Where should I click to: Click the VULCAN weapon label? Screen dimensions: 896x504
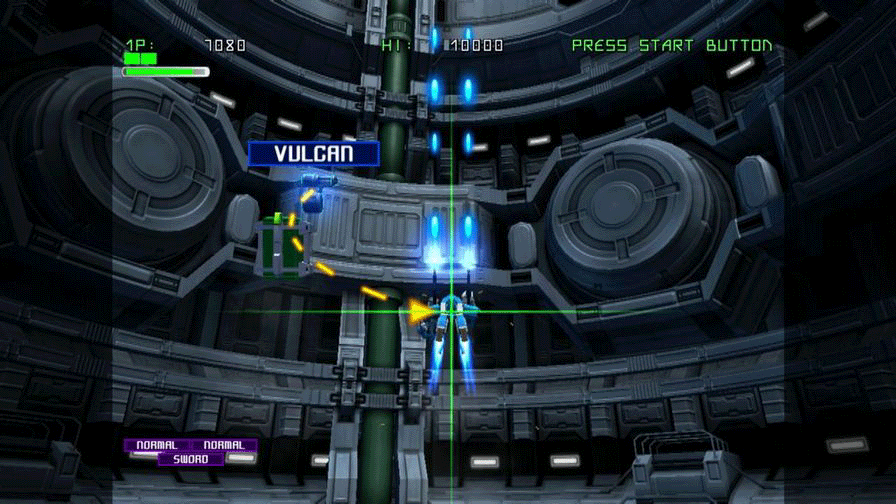[x=314, y=154]
